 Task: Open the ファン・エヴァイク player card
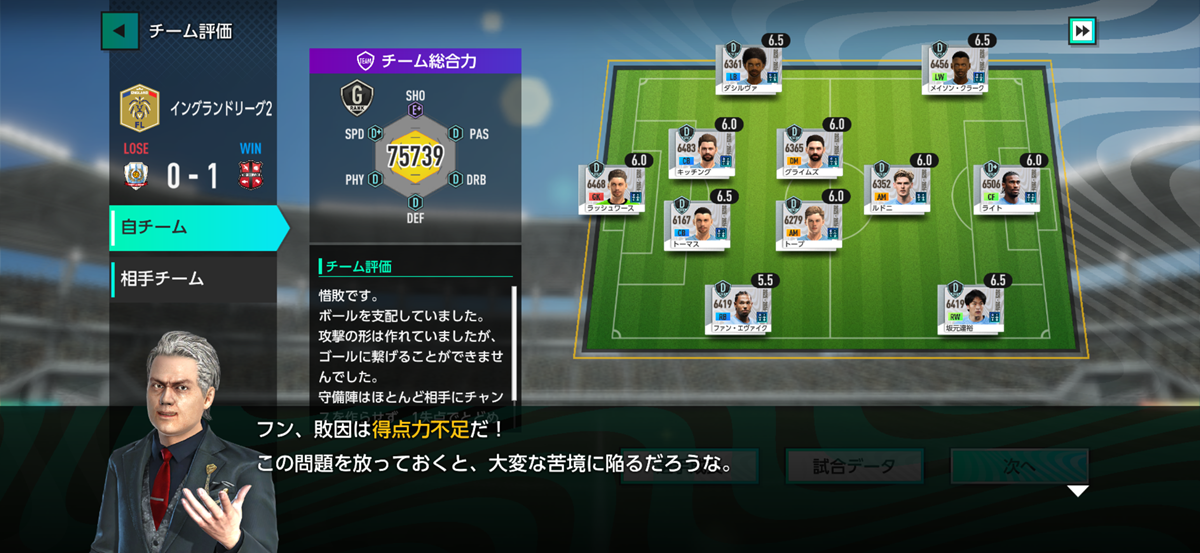point(738,308)
